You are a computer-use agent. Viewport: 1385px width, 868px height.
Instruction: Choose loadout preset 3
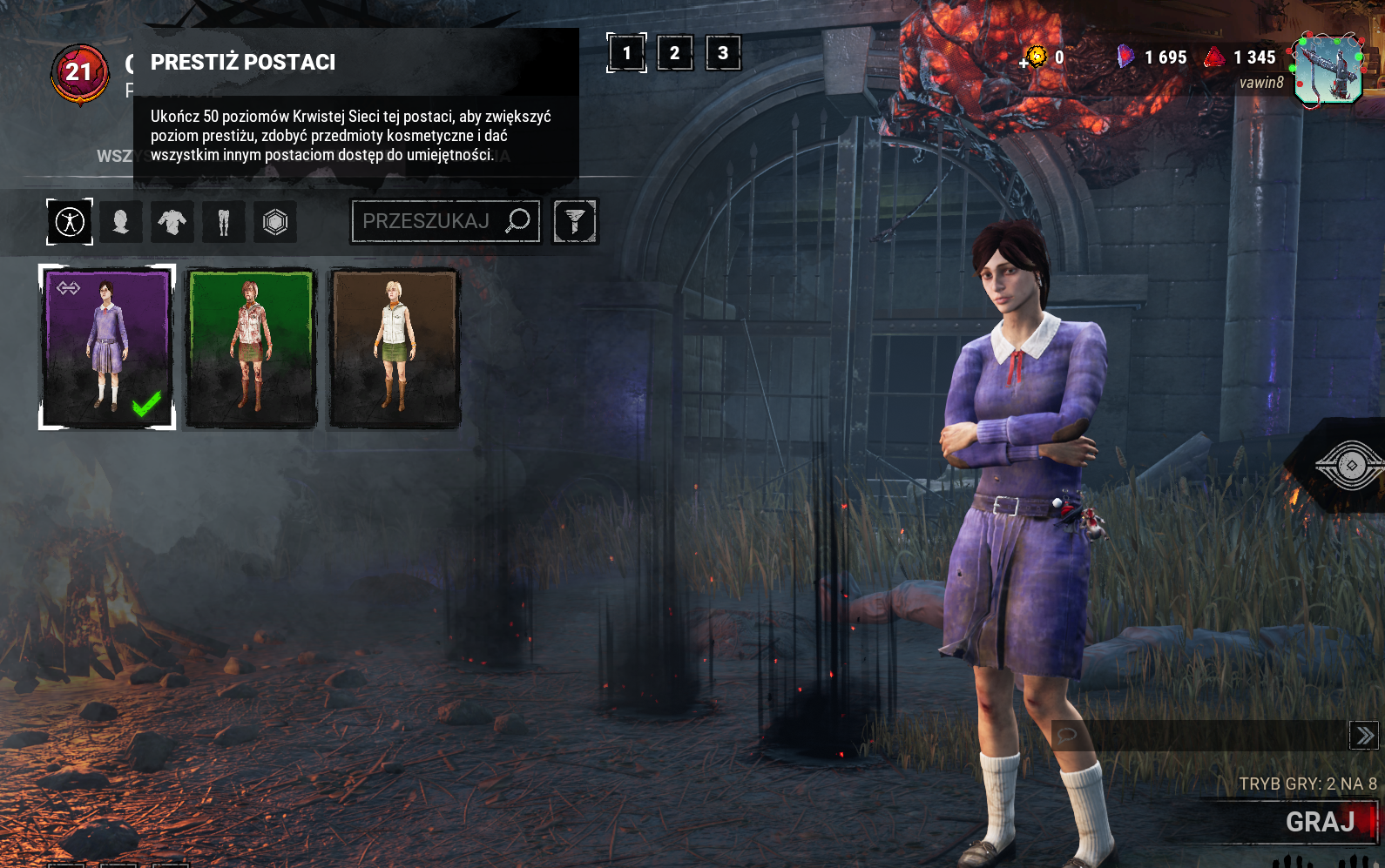(x=723, y=53)
